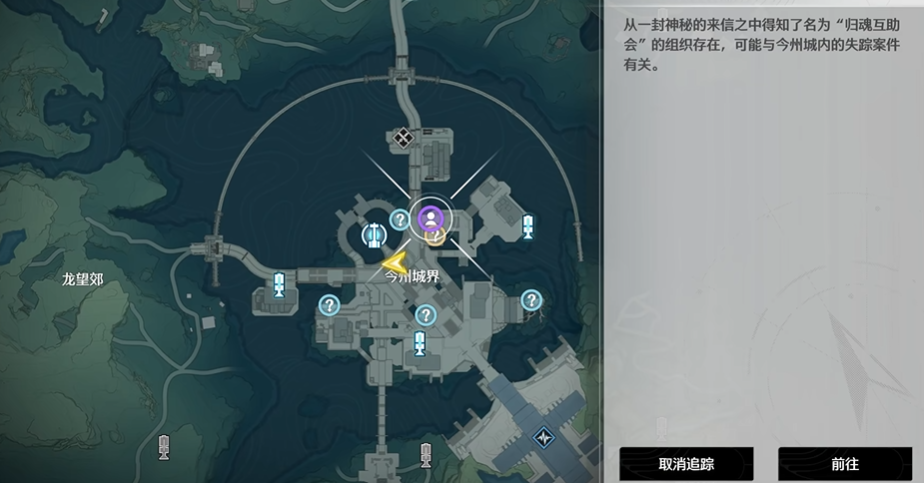Image resolution: width=924 pixels, height=483 pixels.
Task: Choose the 前往 (go to) button
Action: [x=844, y=464]
